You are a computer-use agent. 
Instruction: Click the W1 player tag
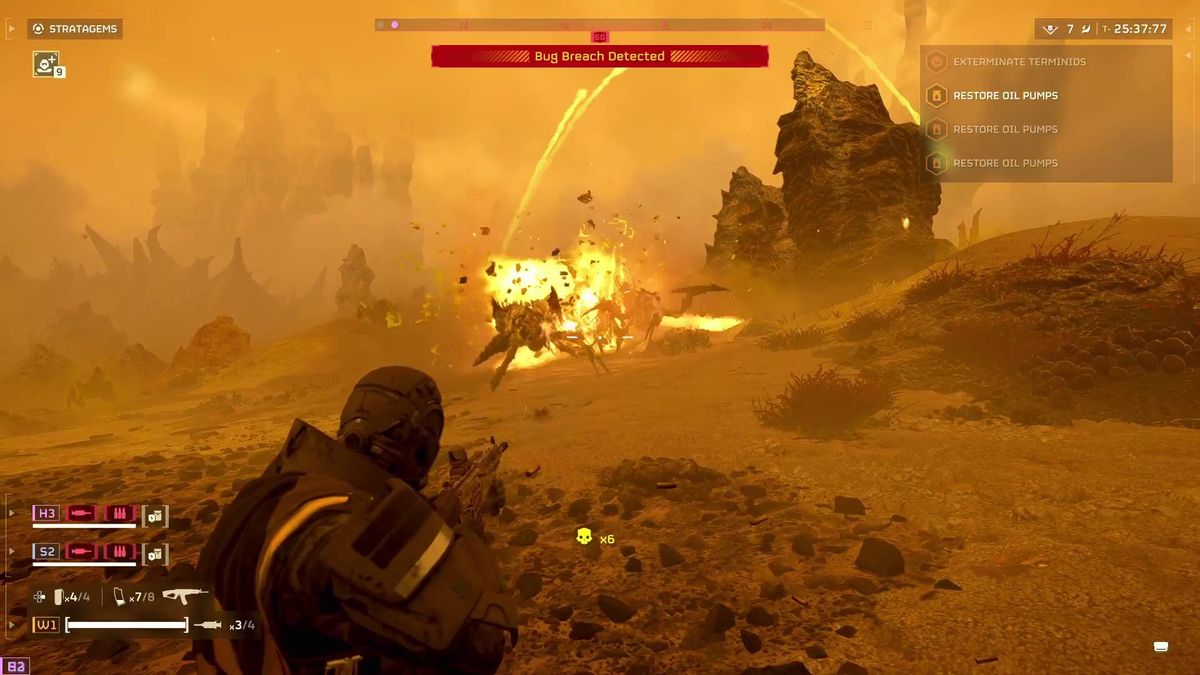[46, 625]
